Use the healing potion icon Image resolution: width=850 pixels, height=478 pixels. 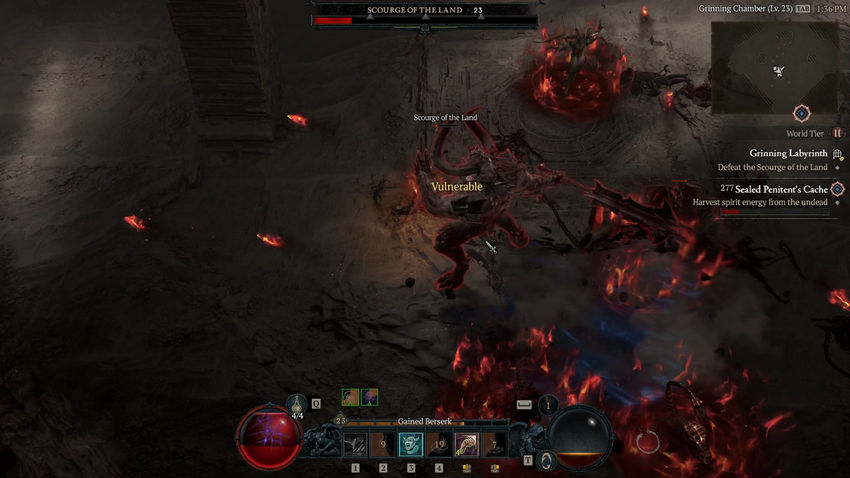pyautogui.click(x=299, y=405)
